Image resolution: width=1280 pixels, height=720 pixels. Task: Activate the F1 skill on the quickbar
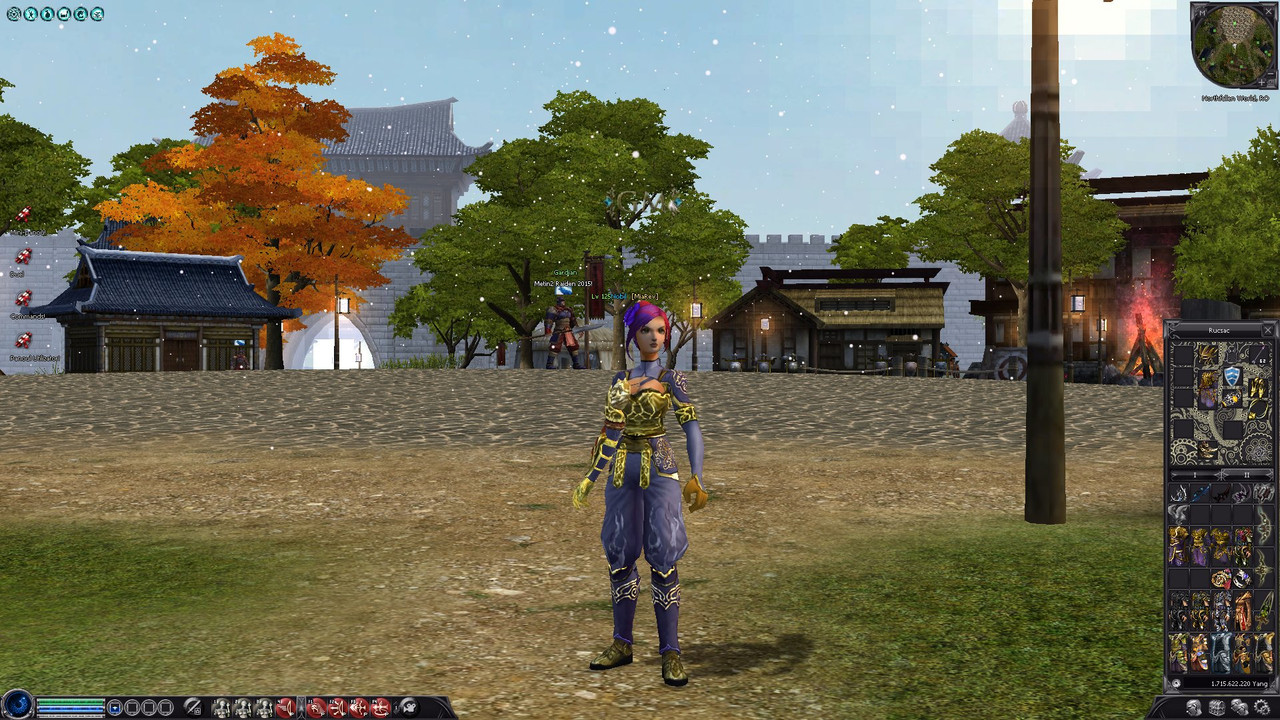(313, 705)
